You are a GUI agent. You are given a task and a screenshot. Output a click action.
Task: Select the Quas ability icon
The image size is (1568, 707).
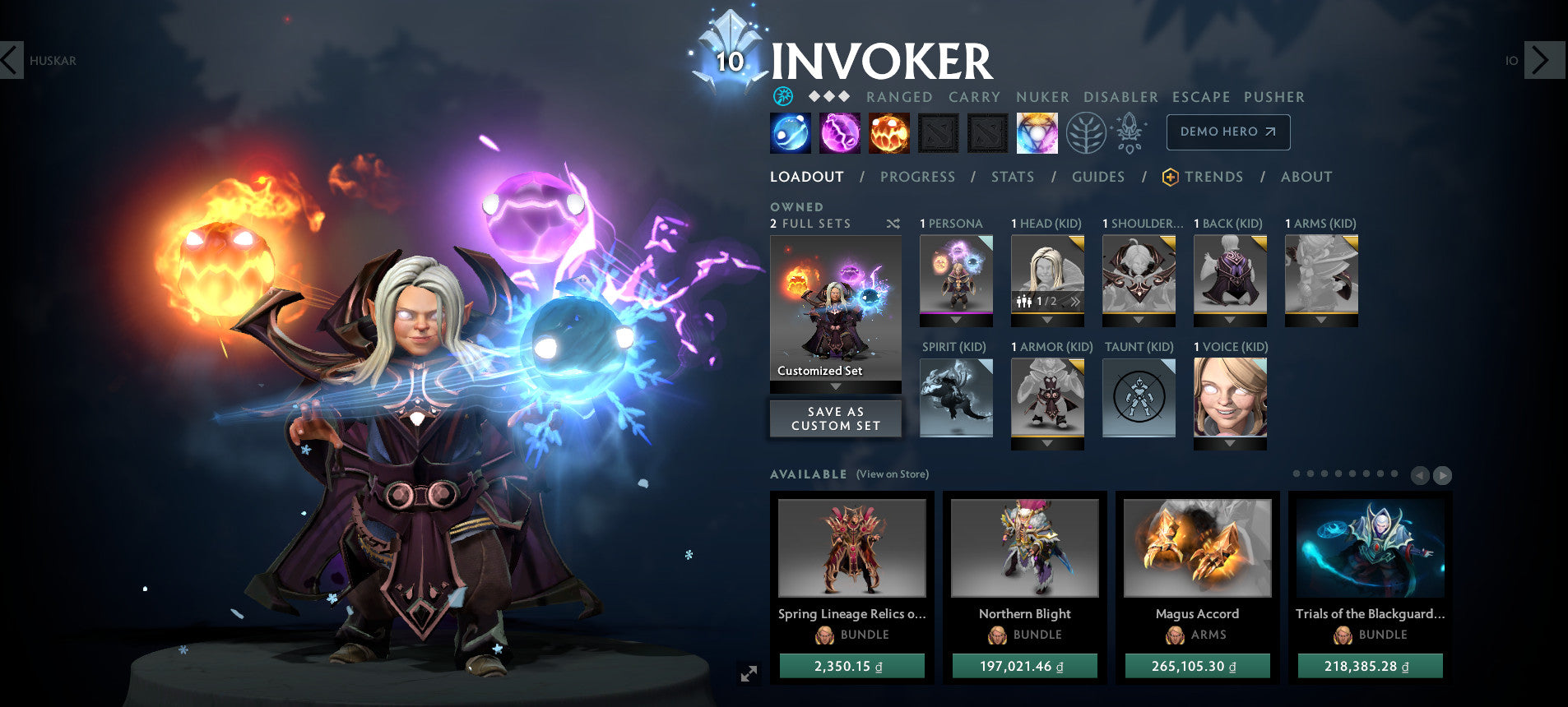tap(789, 132)
